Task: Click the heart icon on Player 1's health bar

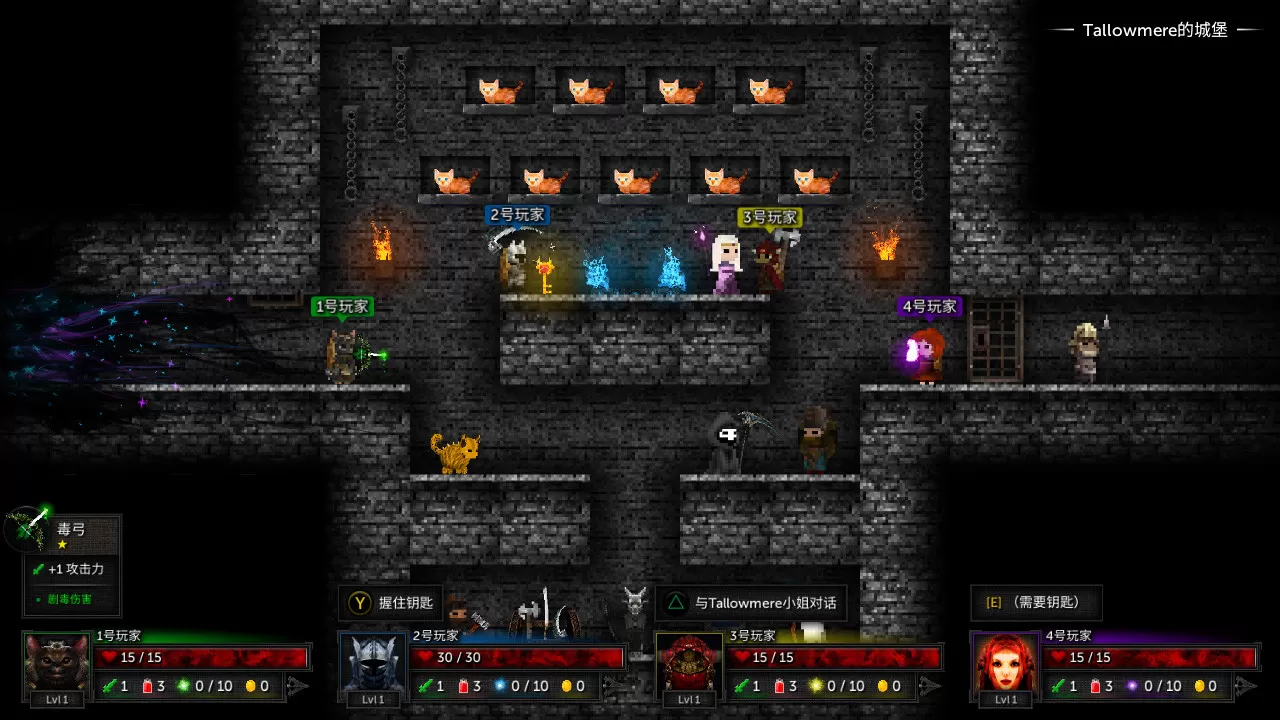Action: [108, 657]
